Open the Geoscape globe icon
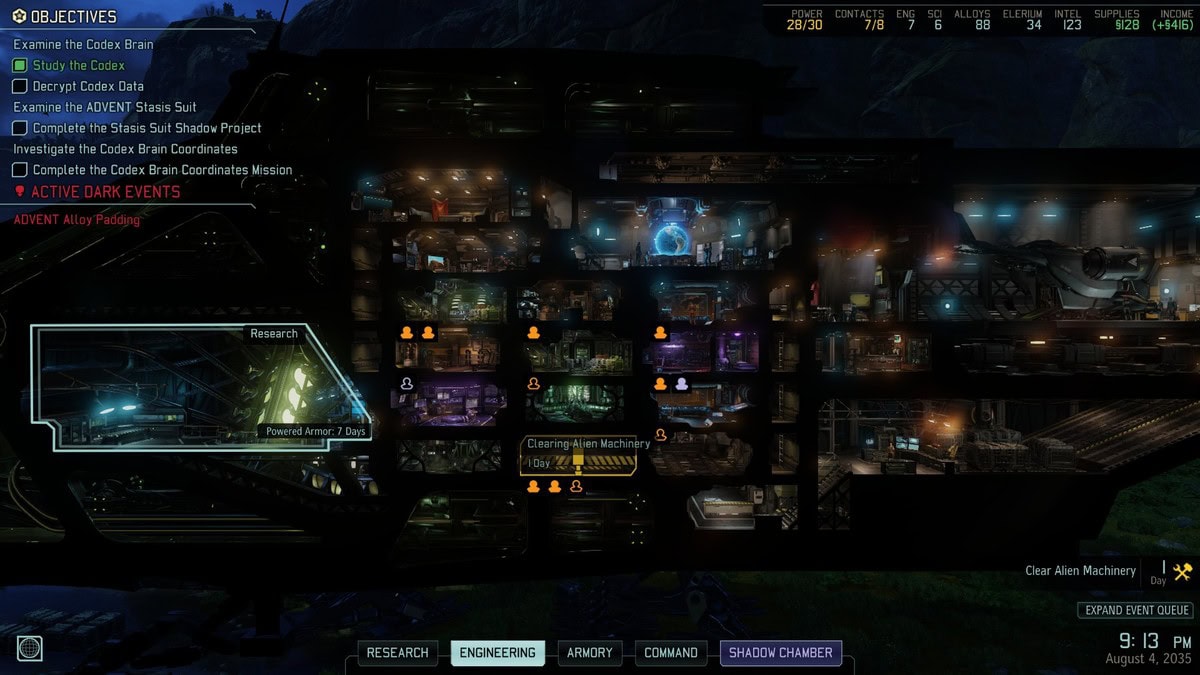The image size is (1200, 675). [30, 648]
